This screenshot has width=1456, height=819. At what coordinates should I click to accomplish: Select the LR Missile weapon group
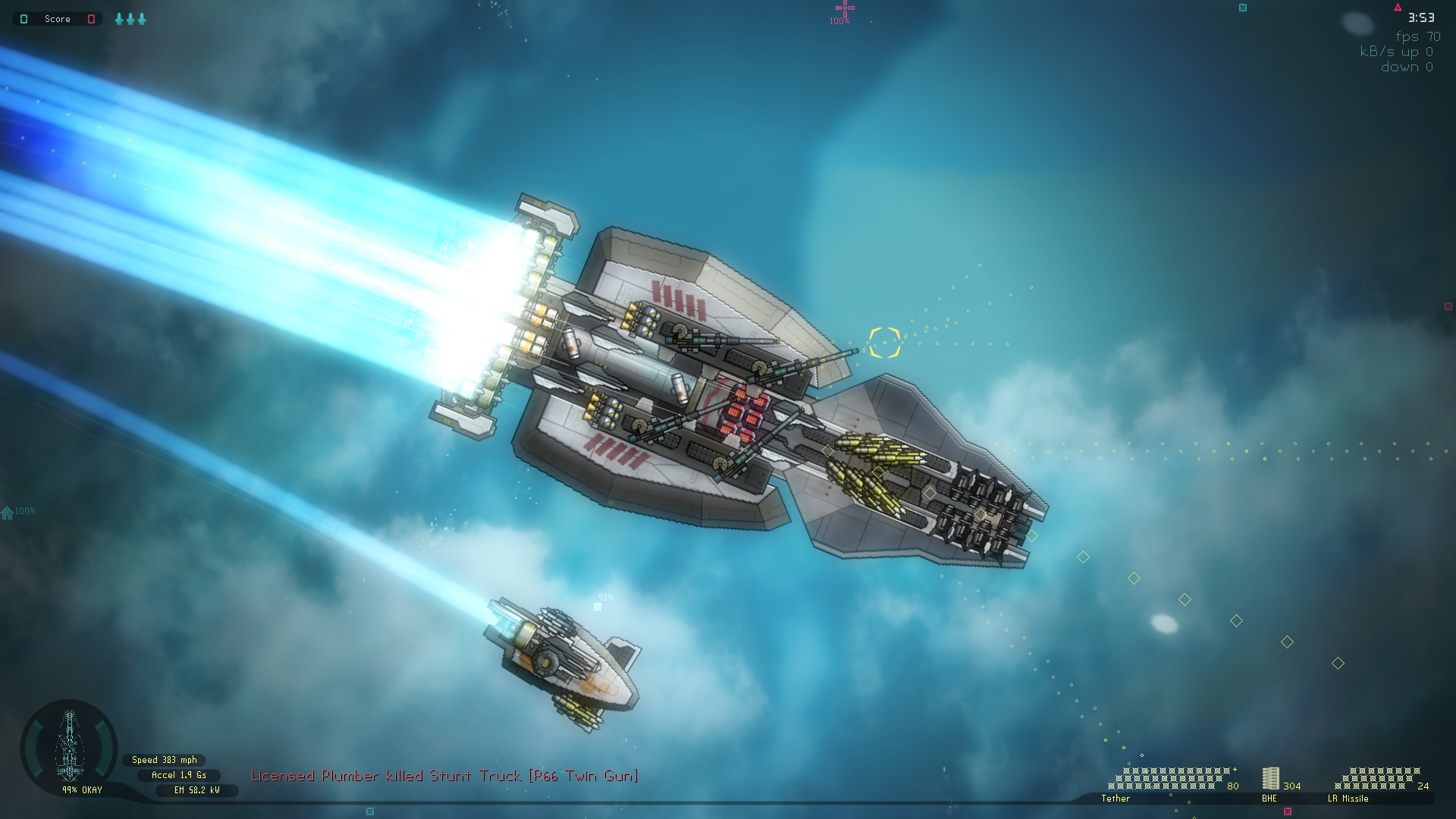1347,798
